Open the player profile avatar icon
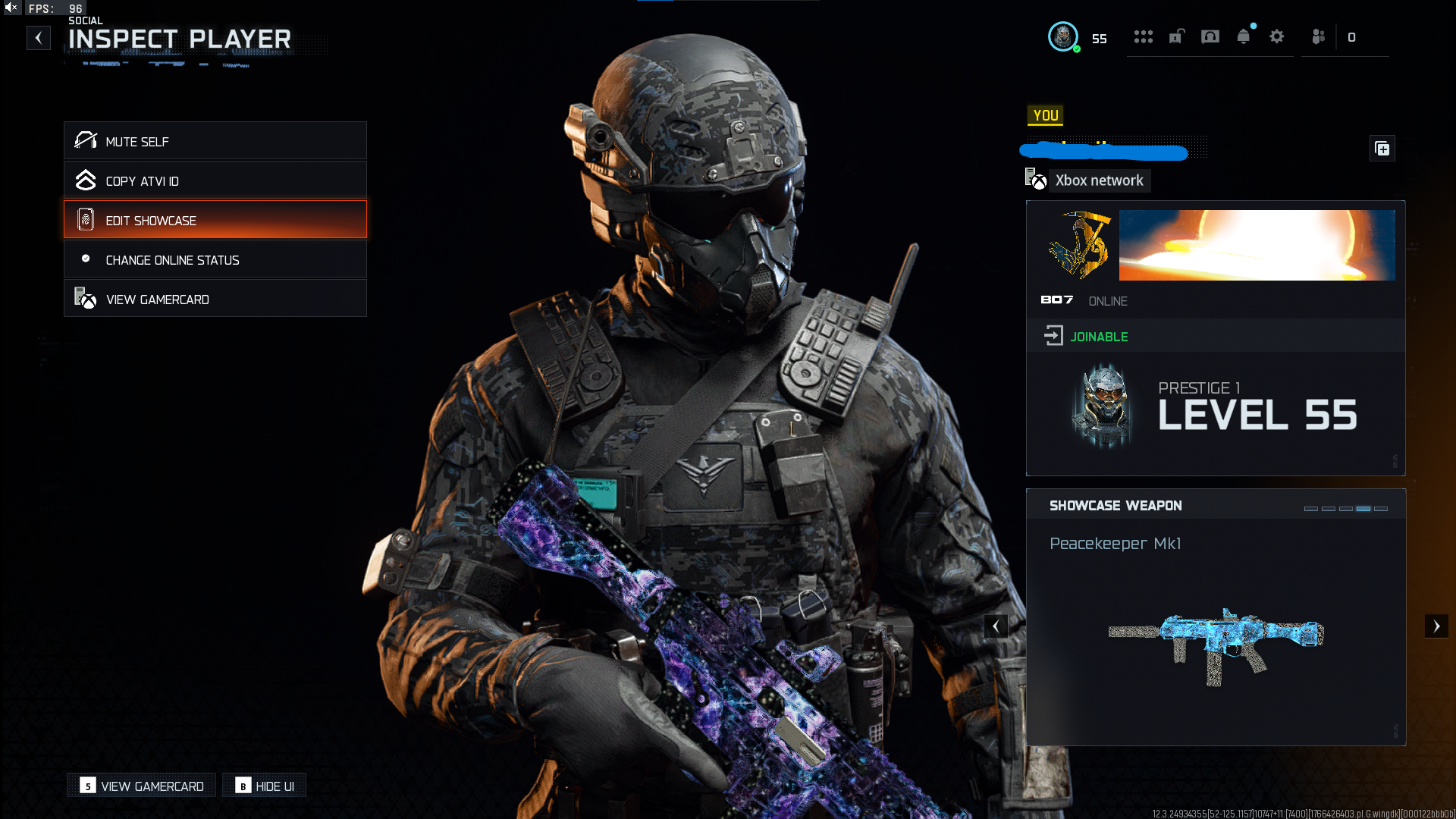The width and height of the screenshot is (1456, 819). pos(1062,36)
